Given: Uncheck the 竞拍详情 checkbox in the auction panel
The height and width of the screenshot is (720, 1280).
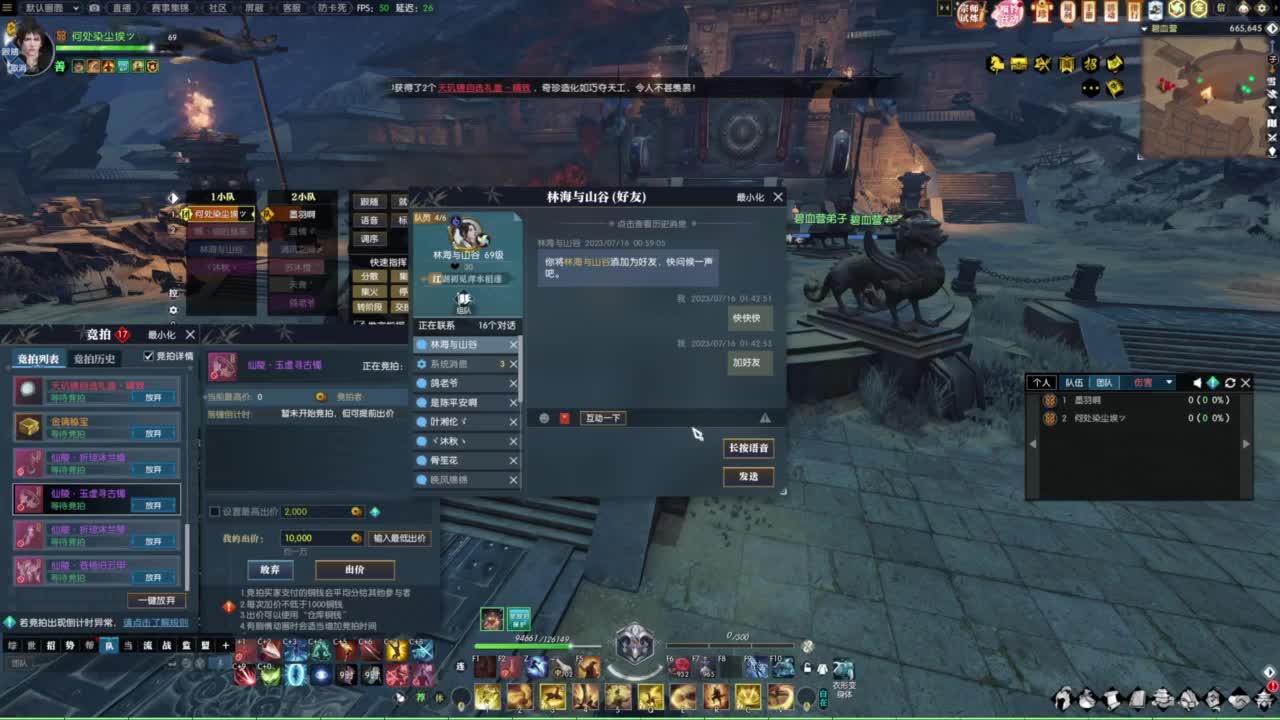Looking at the screenshot, I should pos(148,356).
